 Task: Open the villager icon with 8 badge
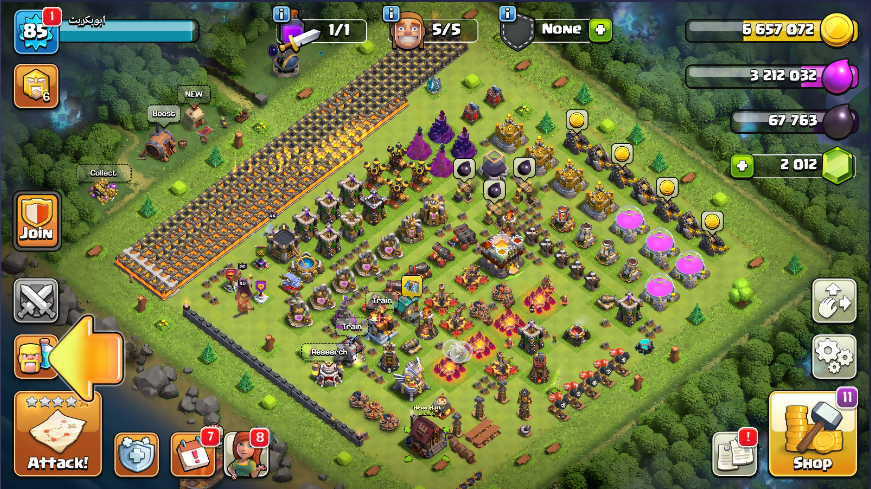tap(245, 455)
